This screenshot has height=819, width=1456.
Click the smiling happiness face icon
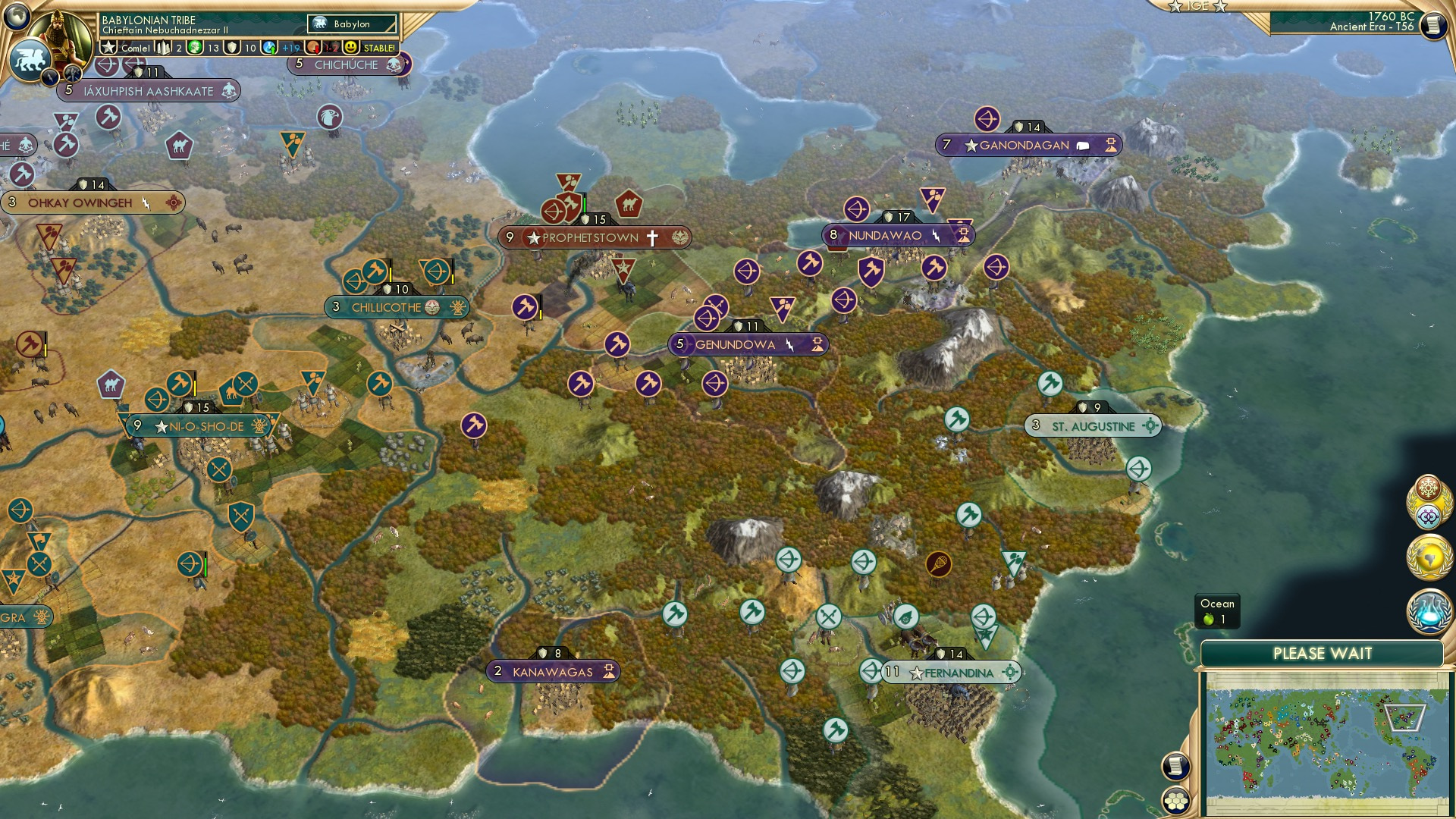coord(350,47)
